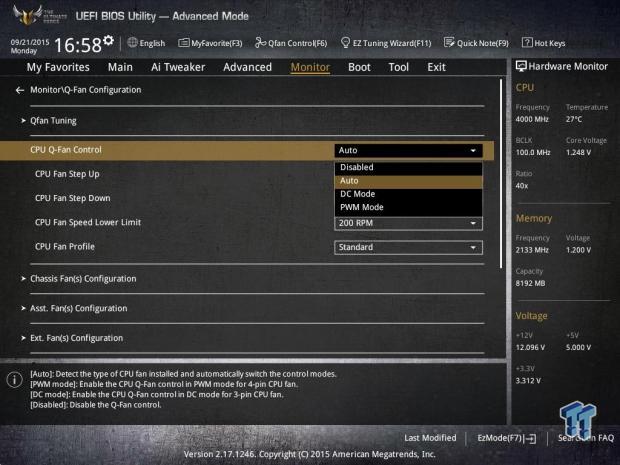620x465 pixels.
Task: Click the back arrow beside Monitor\Q-Fan Configuration
Action: [x=20, y=90]
